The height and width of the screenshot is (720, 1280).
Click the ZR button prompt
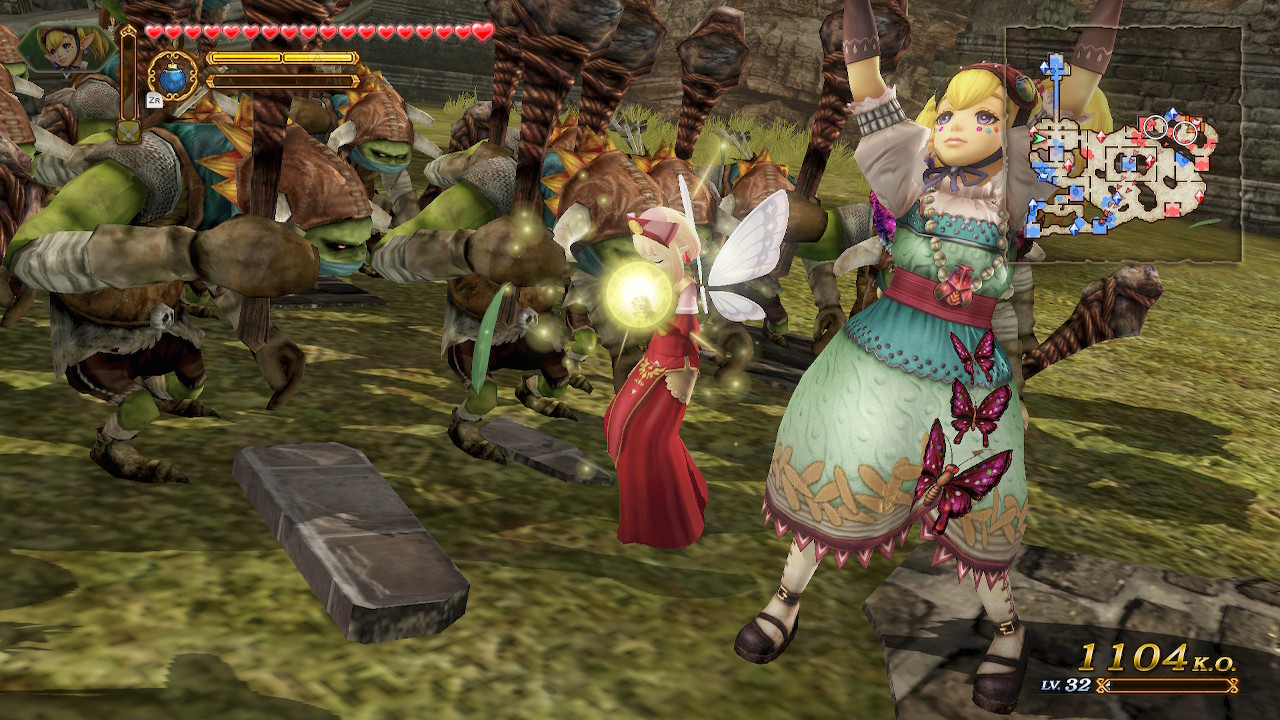click(x=154, y=100)
